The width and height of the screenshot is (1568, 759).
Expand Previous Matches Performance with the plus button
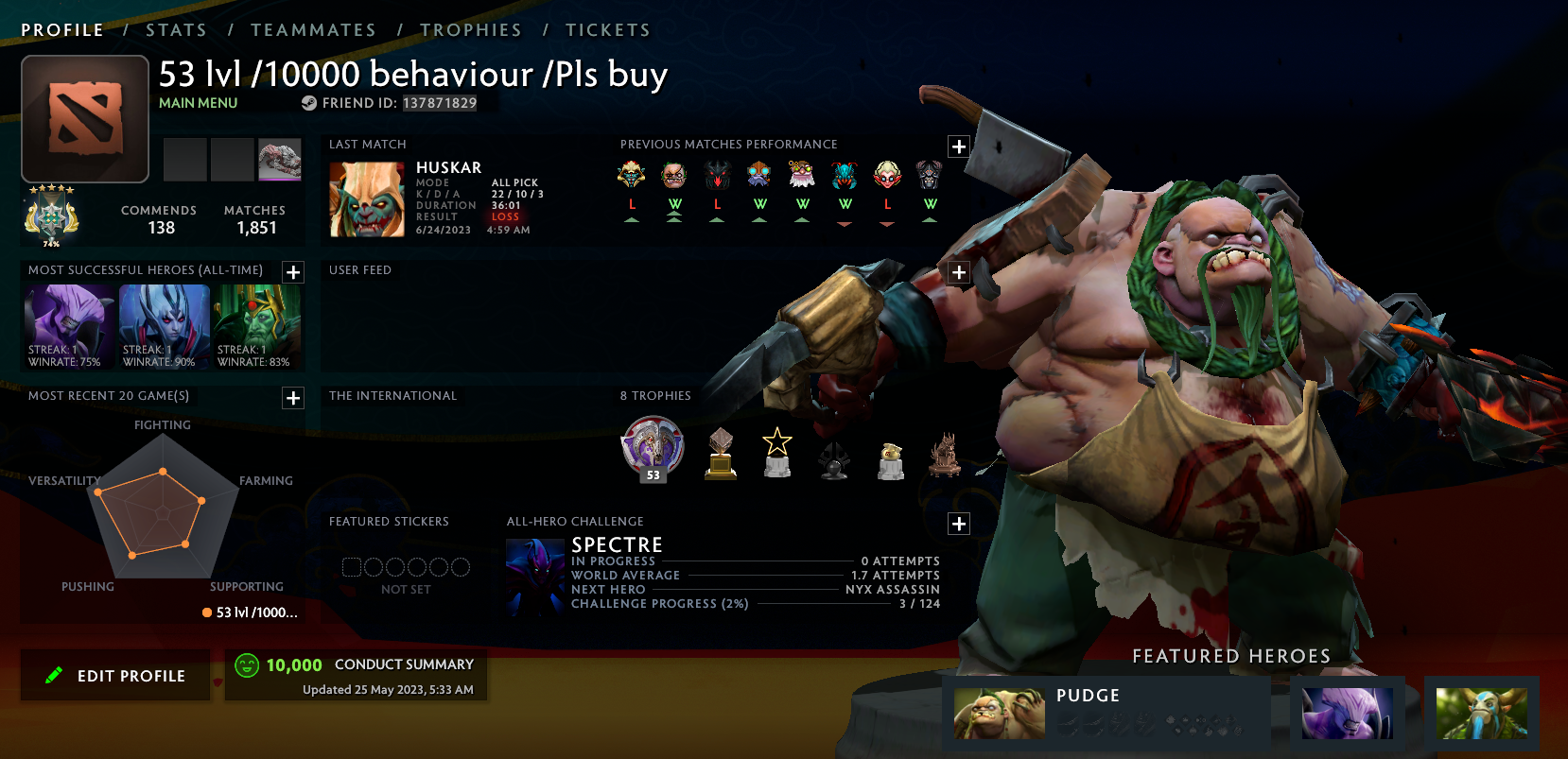click(959, 147)
